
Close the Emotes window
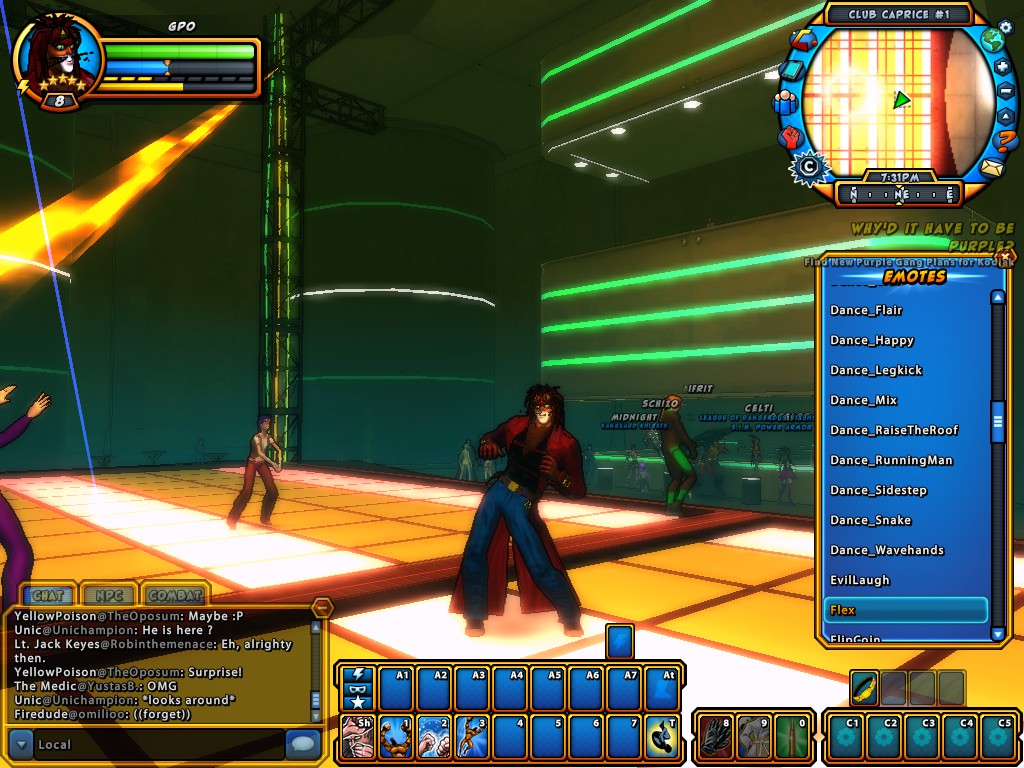coord(1004,257)
